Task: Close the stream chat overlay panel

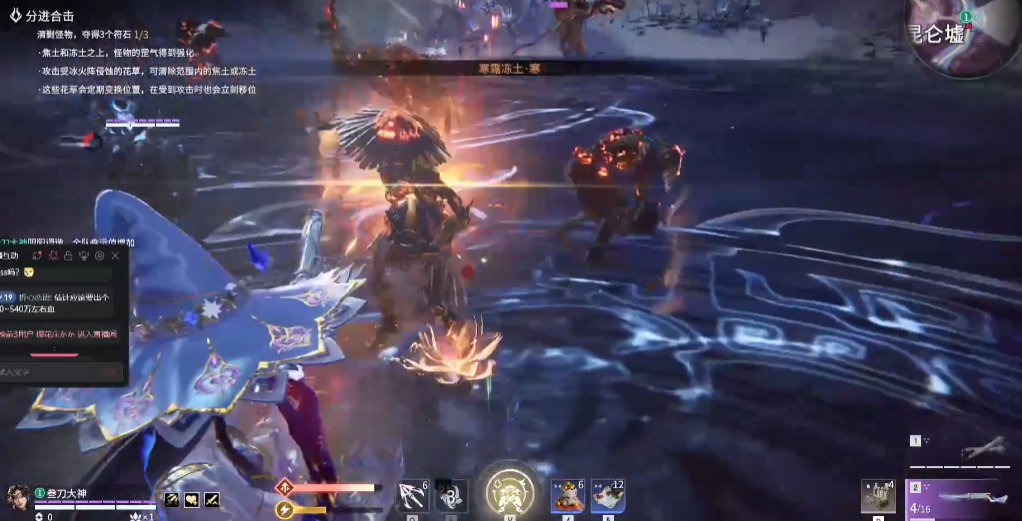Action: [115, 257]
